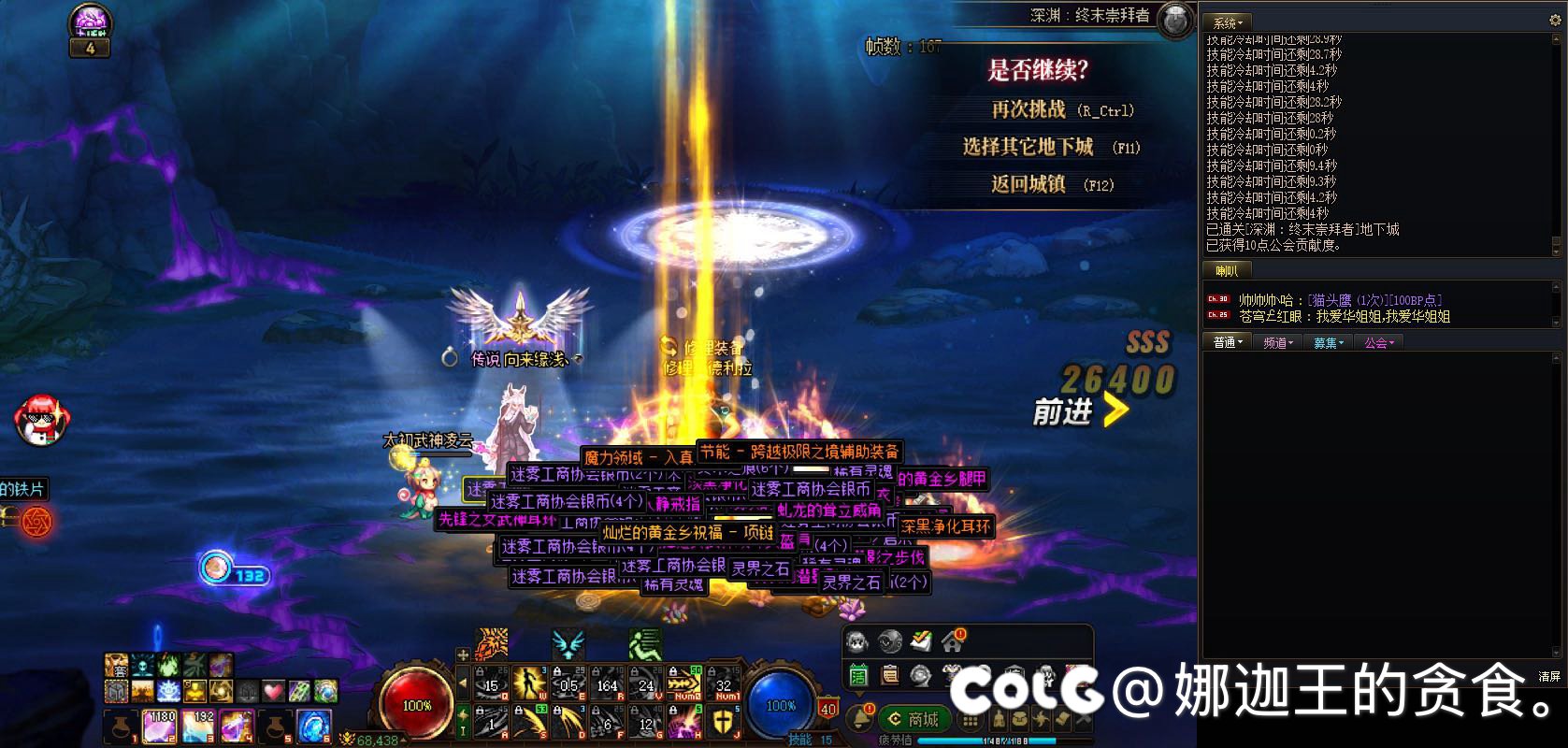Choose 再次挑战 to retry the dungeon
Screen dimensions: 1568x748
tap(1028, 110)
